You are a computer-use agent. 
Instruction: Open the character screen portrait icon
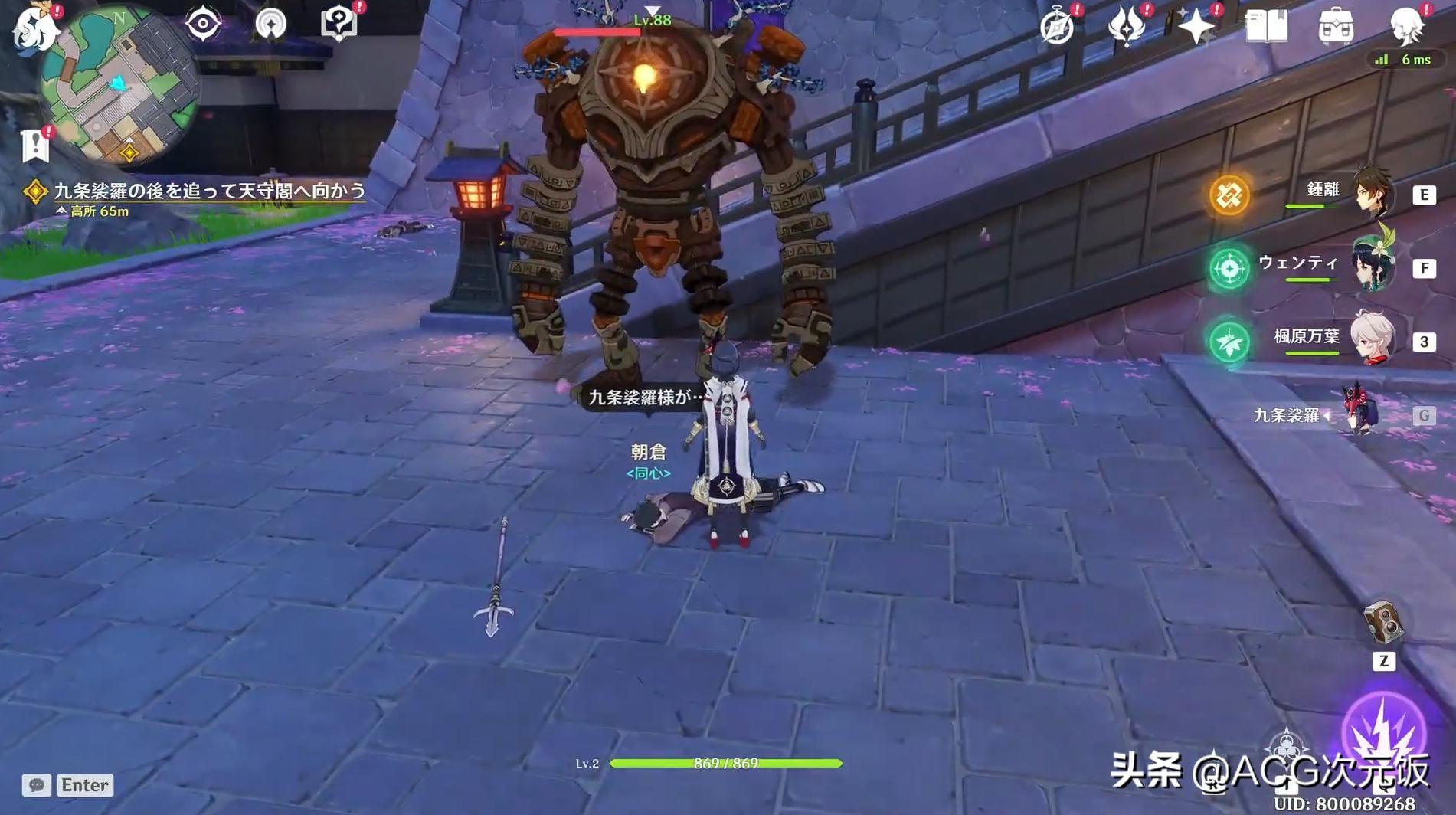click(1405, 23)
